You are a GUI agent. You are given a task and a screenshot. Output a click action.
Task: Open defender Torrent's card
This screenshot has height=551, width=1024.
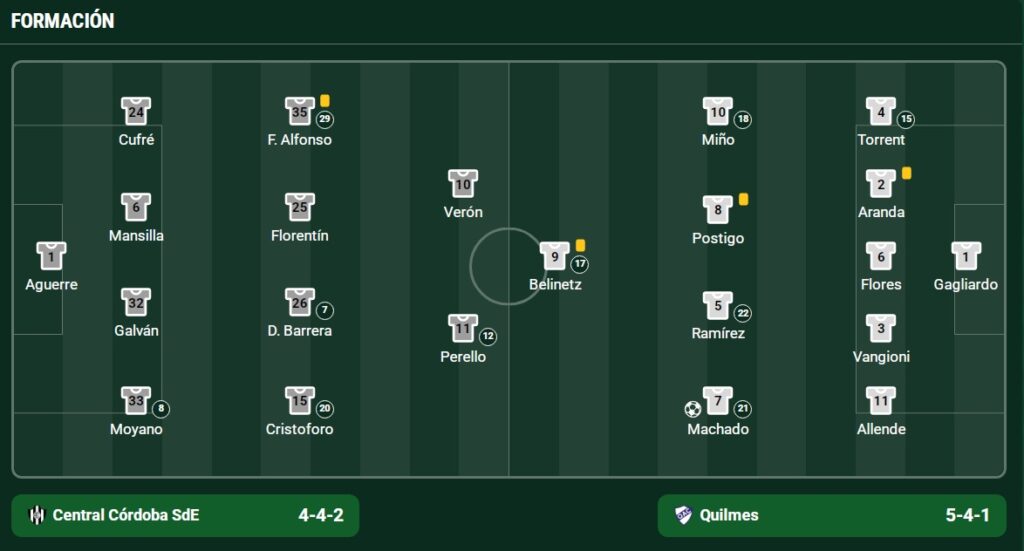(x=881, y=112)
